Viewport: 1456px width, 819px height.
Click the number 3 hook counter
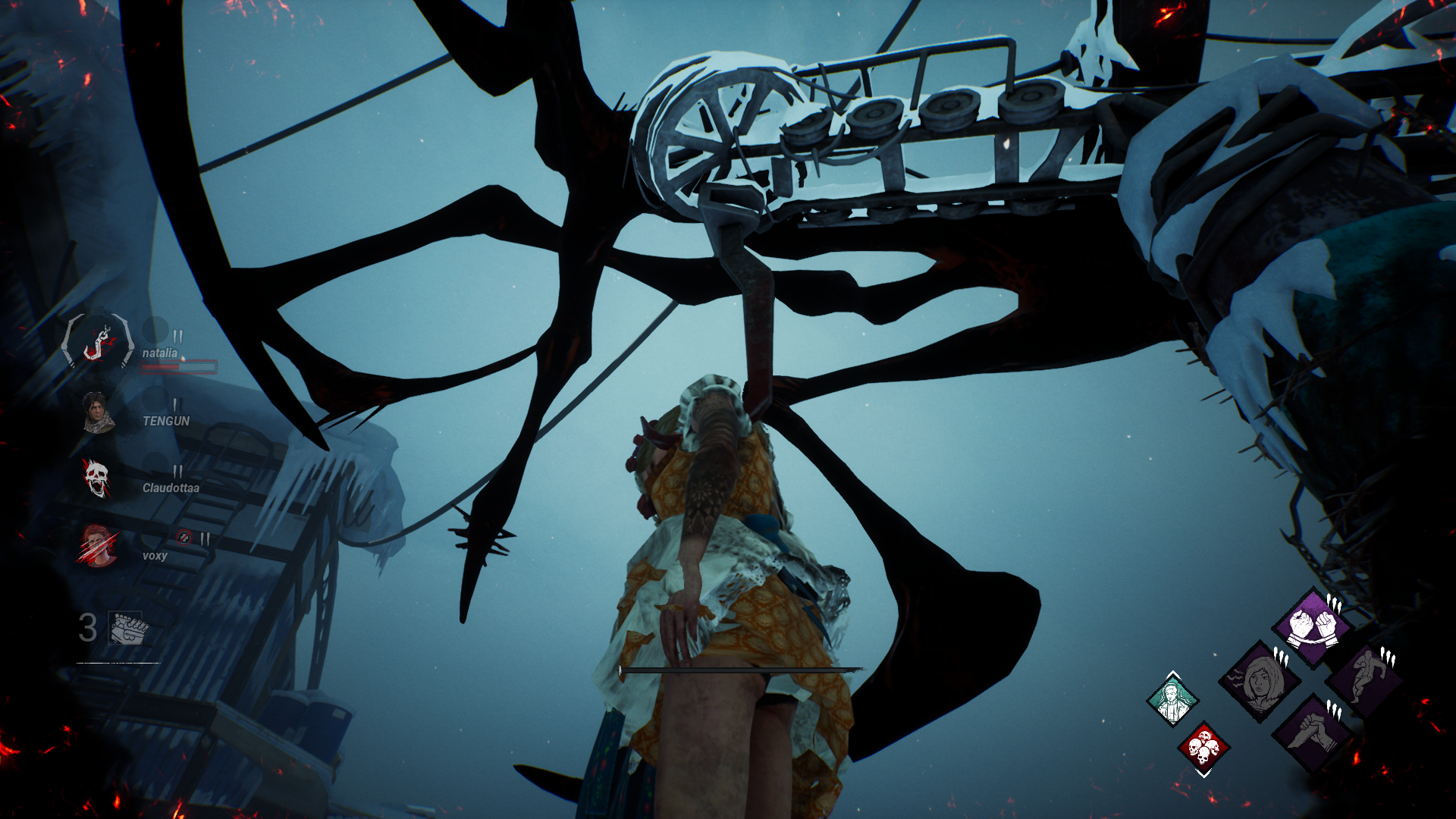coord(87,628)
